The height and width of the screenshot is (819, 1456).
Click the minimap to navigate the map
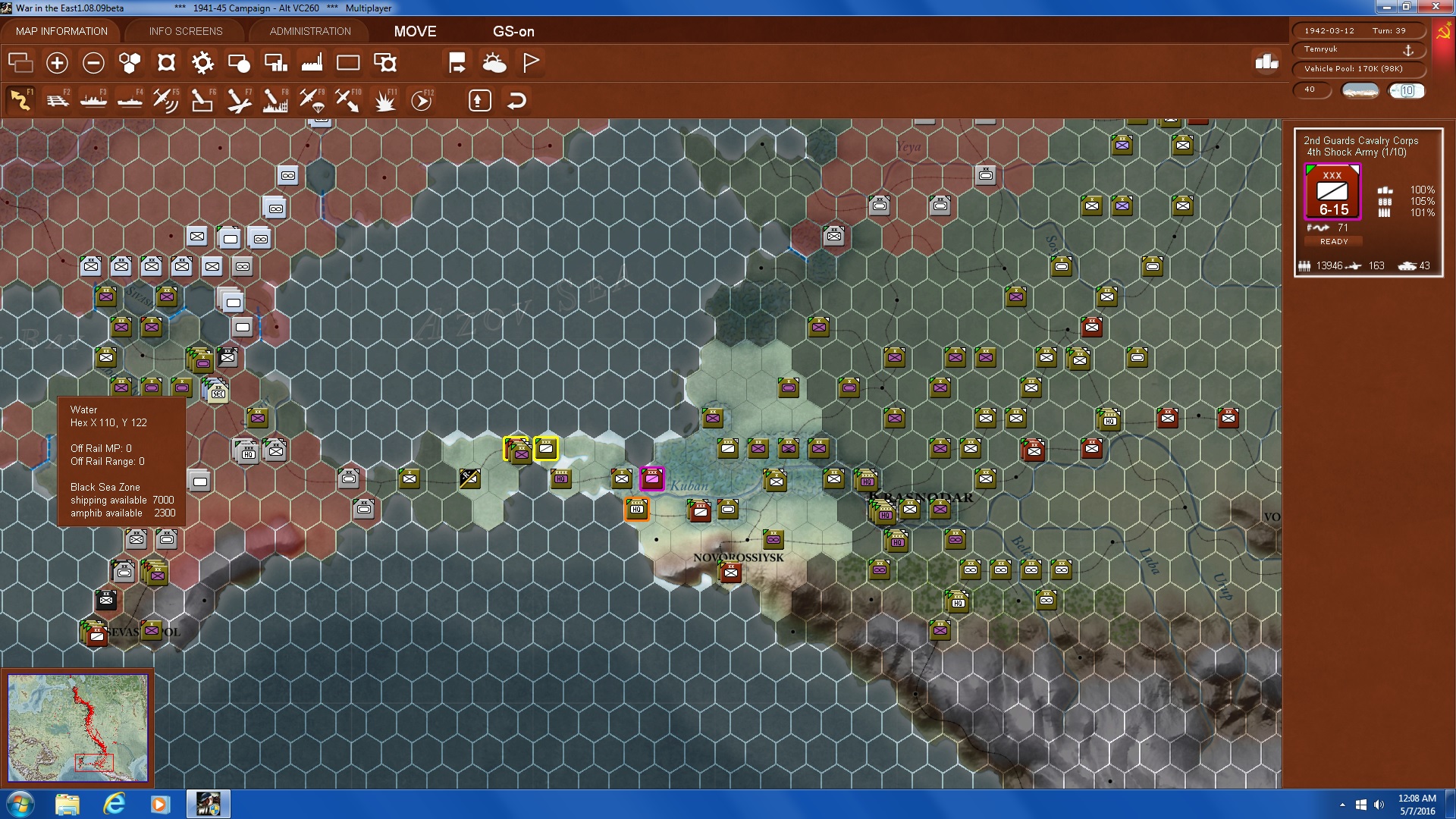(78, 726)
